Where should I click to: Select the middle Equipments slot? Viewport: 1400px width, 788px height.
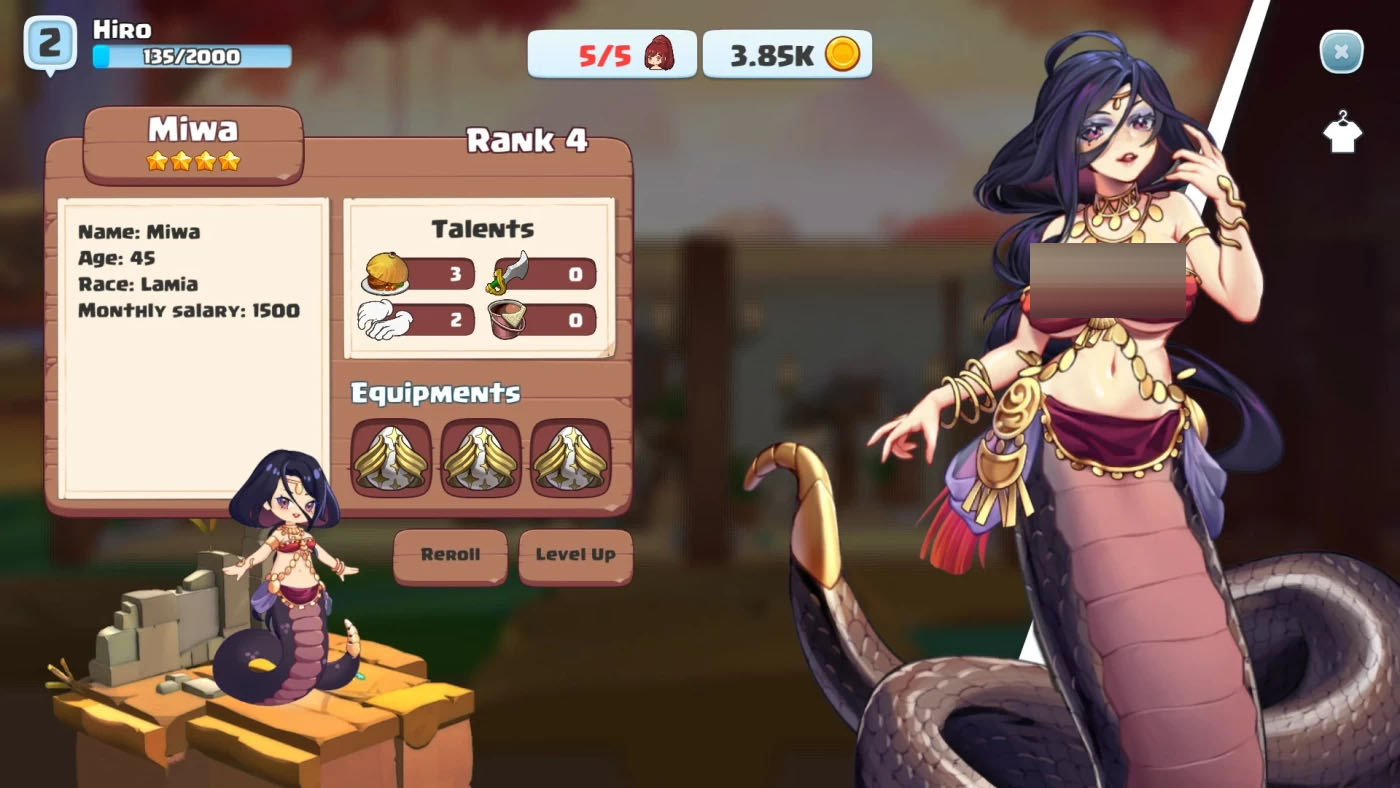(481, 458)
